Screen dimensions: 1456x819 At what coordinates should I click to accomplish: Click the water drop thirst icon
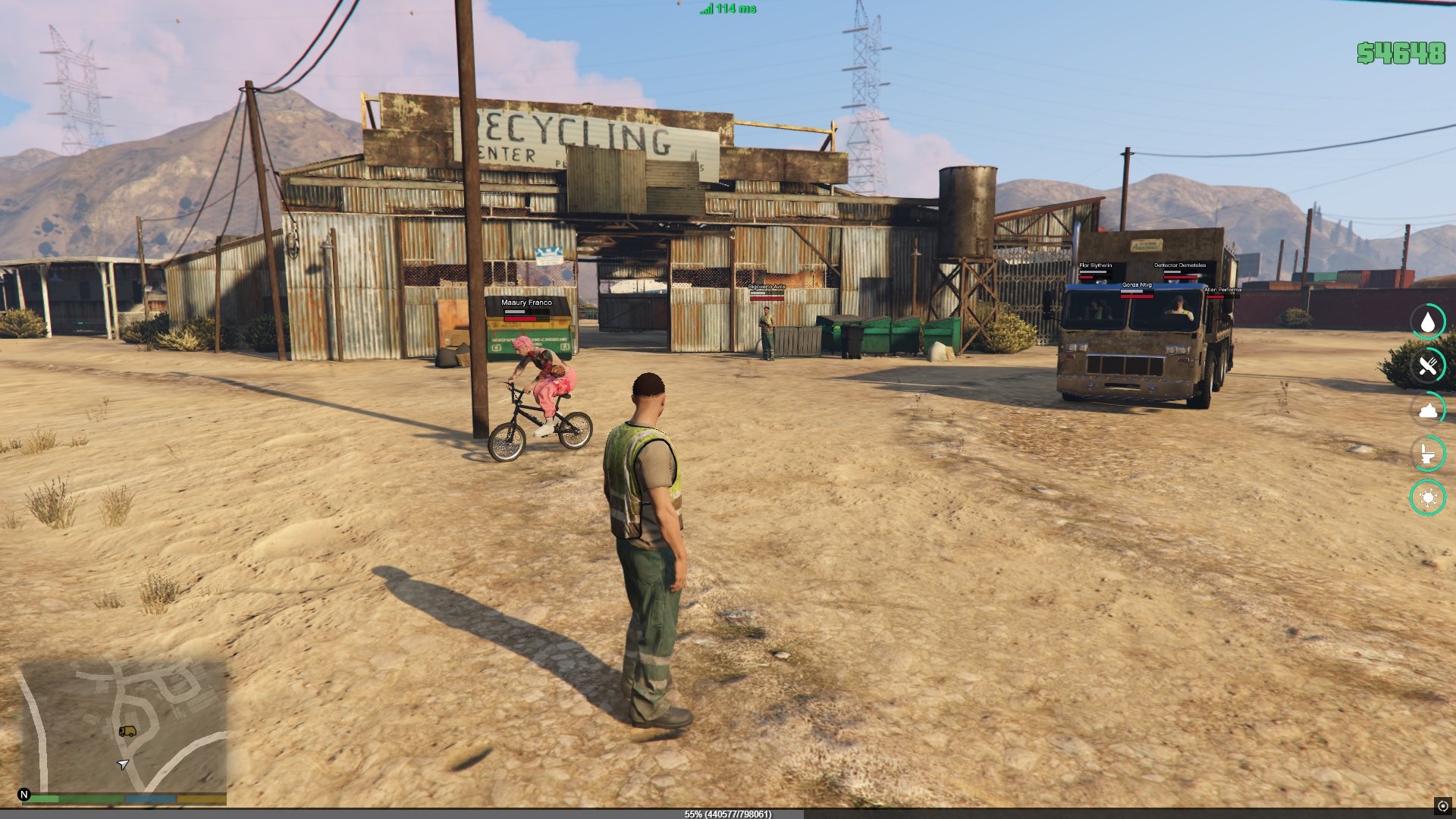coord(1427,322)
